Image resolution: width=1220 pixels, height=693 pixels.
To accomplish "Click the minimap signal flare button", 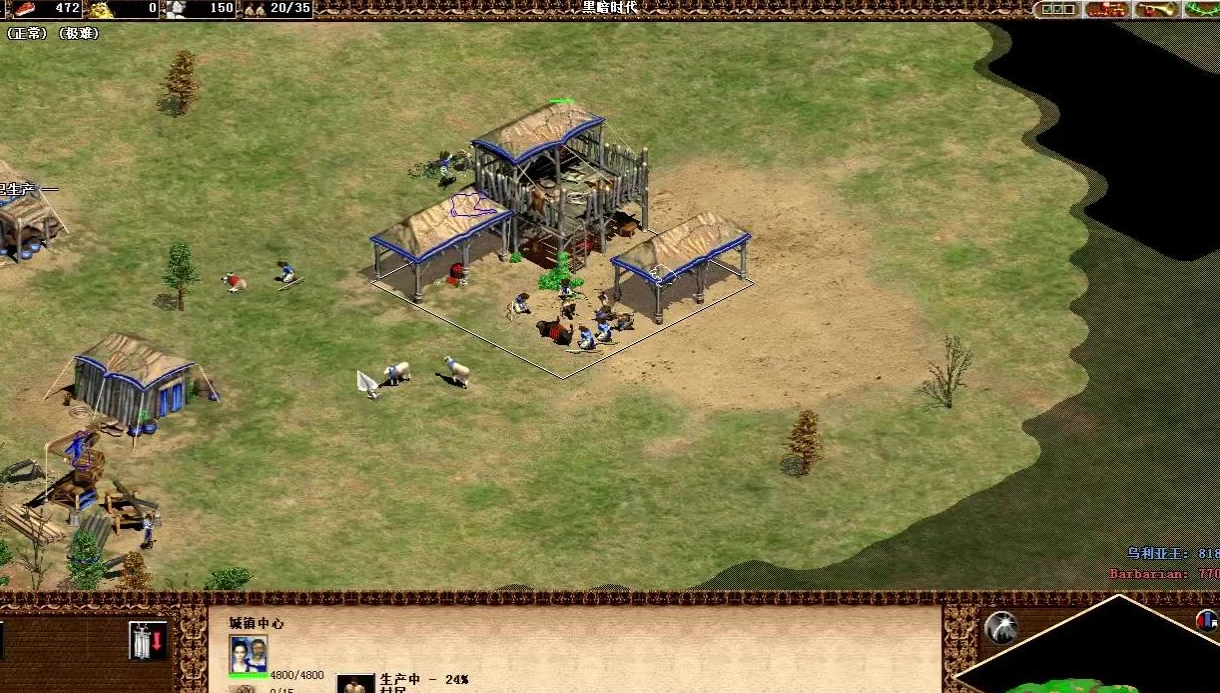I will [1000, 627].
